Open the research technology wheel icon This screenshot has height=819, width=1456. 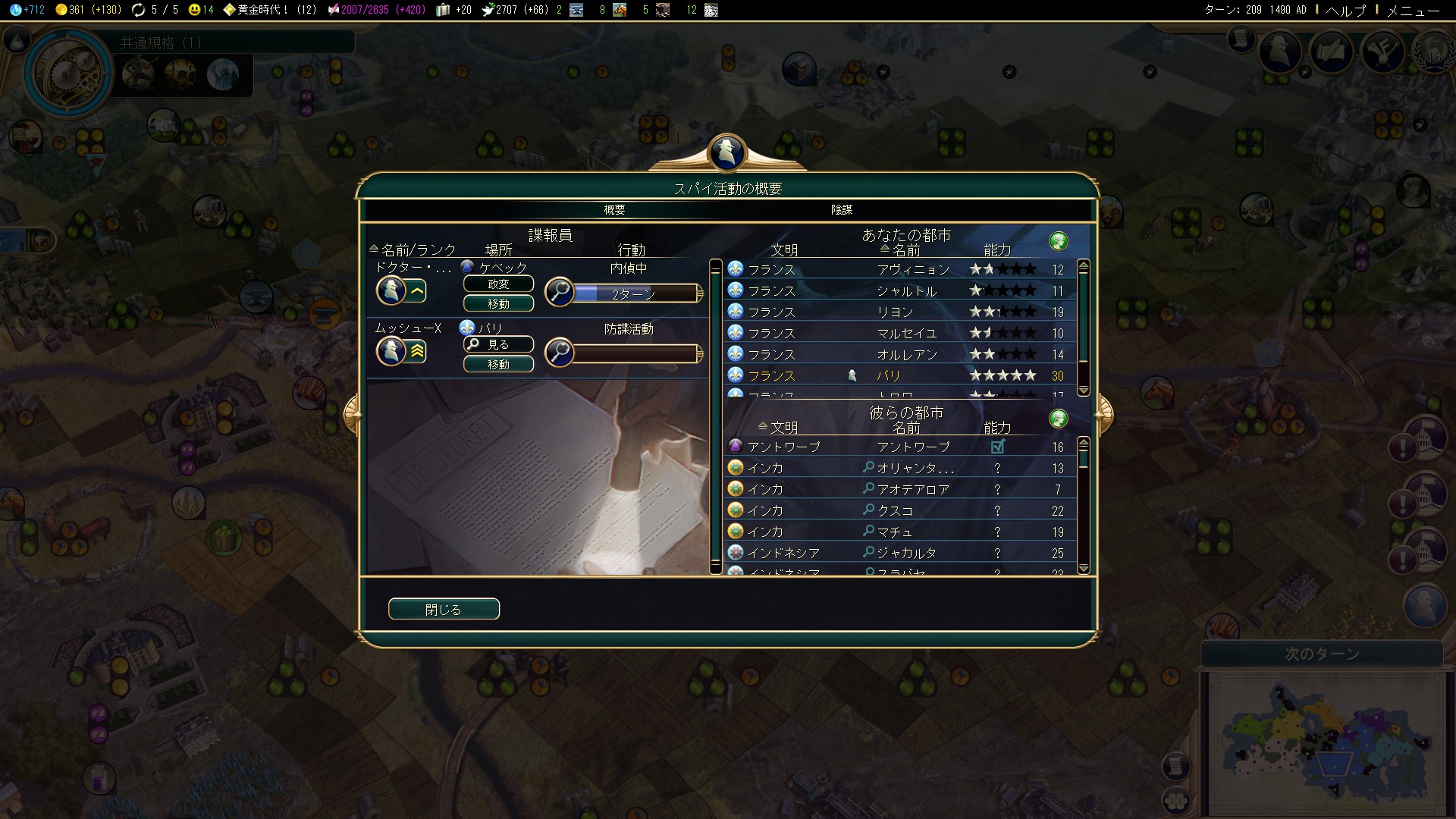tap(67, 73)
